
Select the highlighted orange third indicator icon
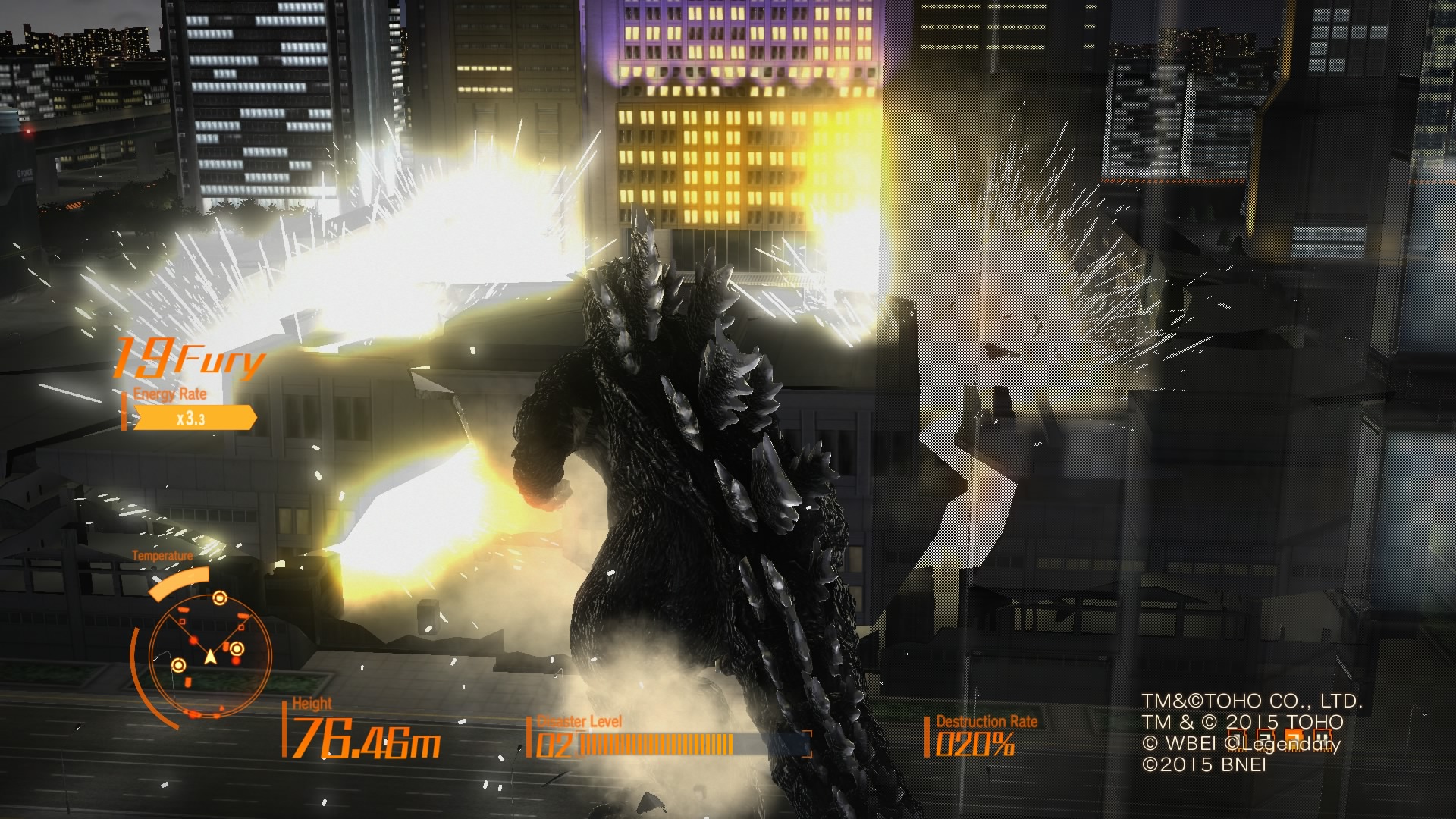coord(1294,739)
